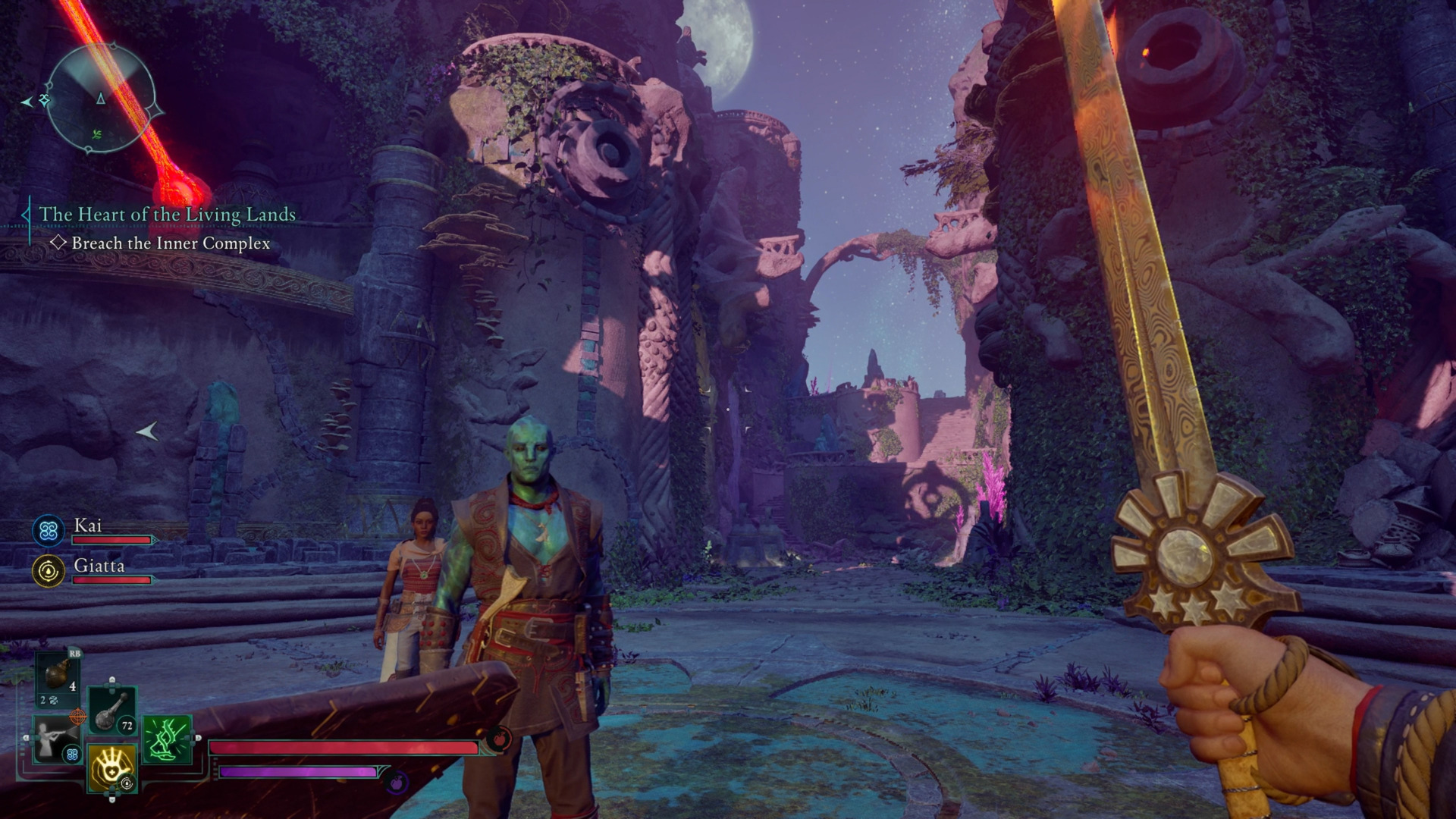
Task: Click the right d-pad arrow next to the vine ability
Action: coord(198,738)
